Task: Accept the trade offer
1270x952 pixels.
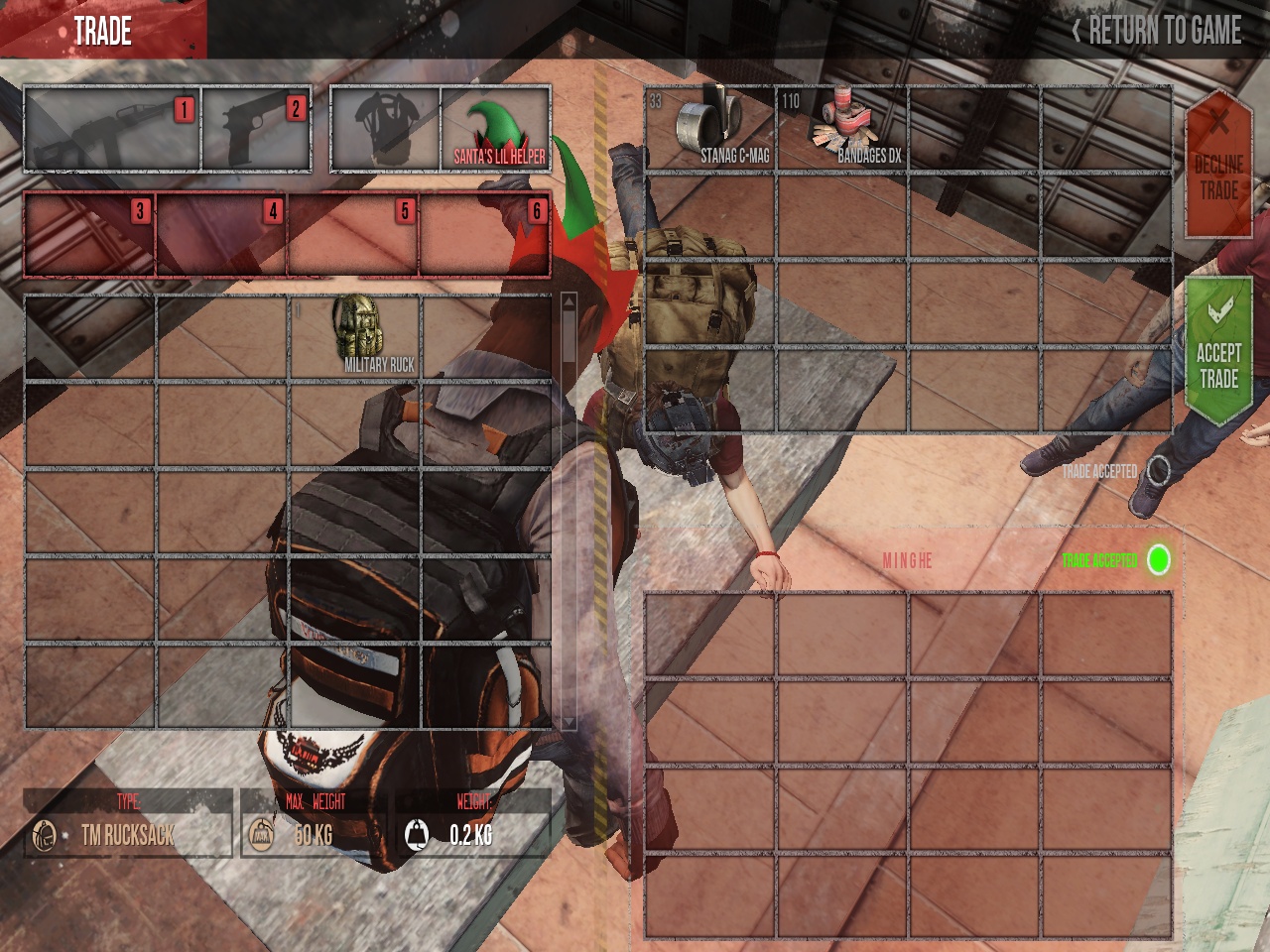Action: coord(1218,352)
